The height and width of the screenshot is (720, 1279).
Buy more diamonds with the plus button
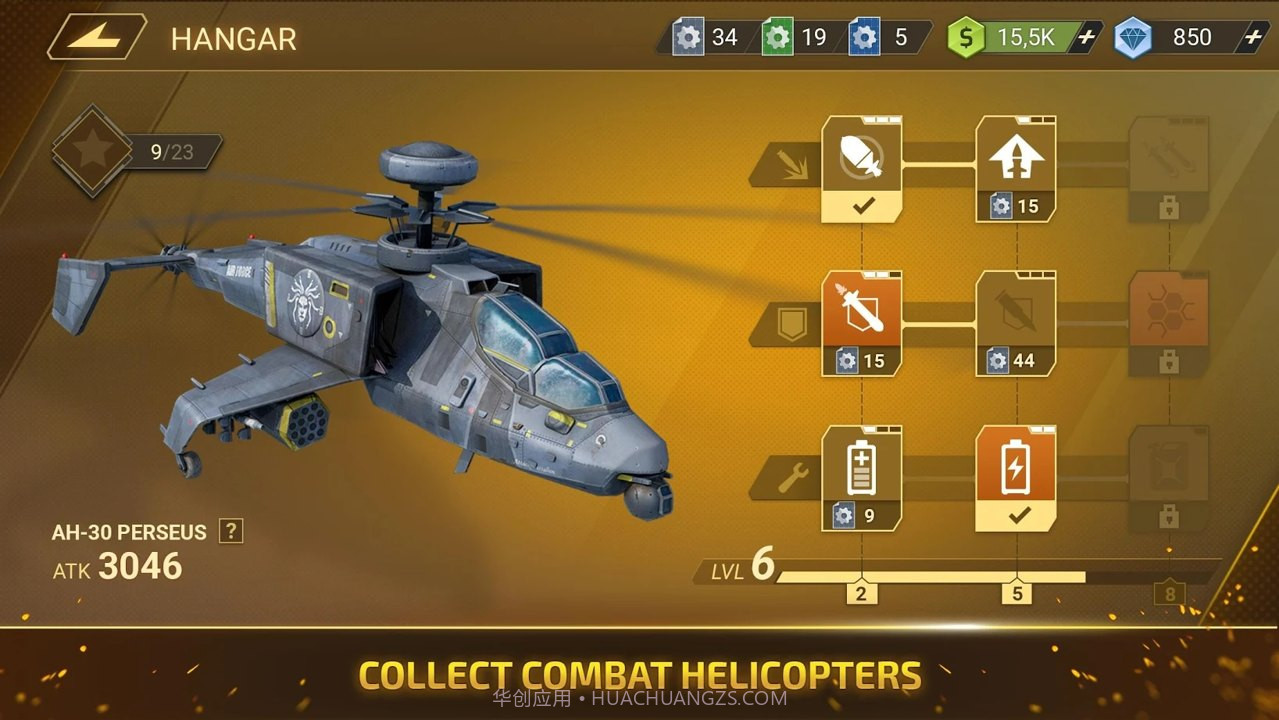coord(1253,38)
